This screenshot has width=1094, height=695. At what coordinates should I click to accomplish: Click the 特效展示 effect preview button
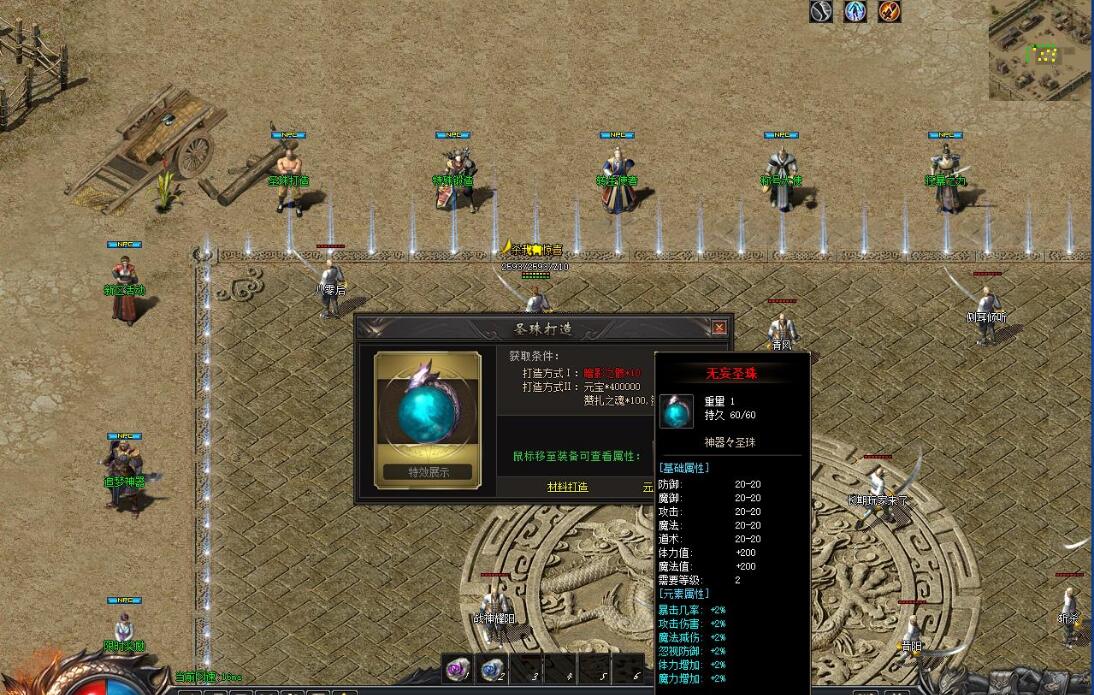(x=427, y=472)
